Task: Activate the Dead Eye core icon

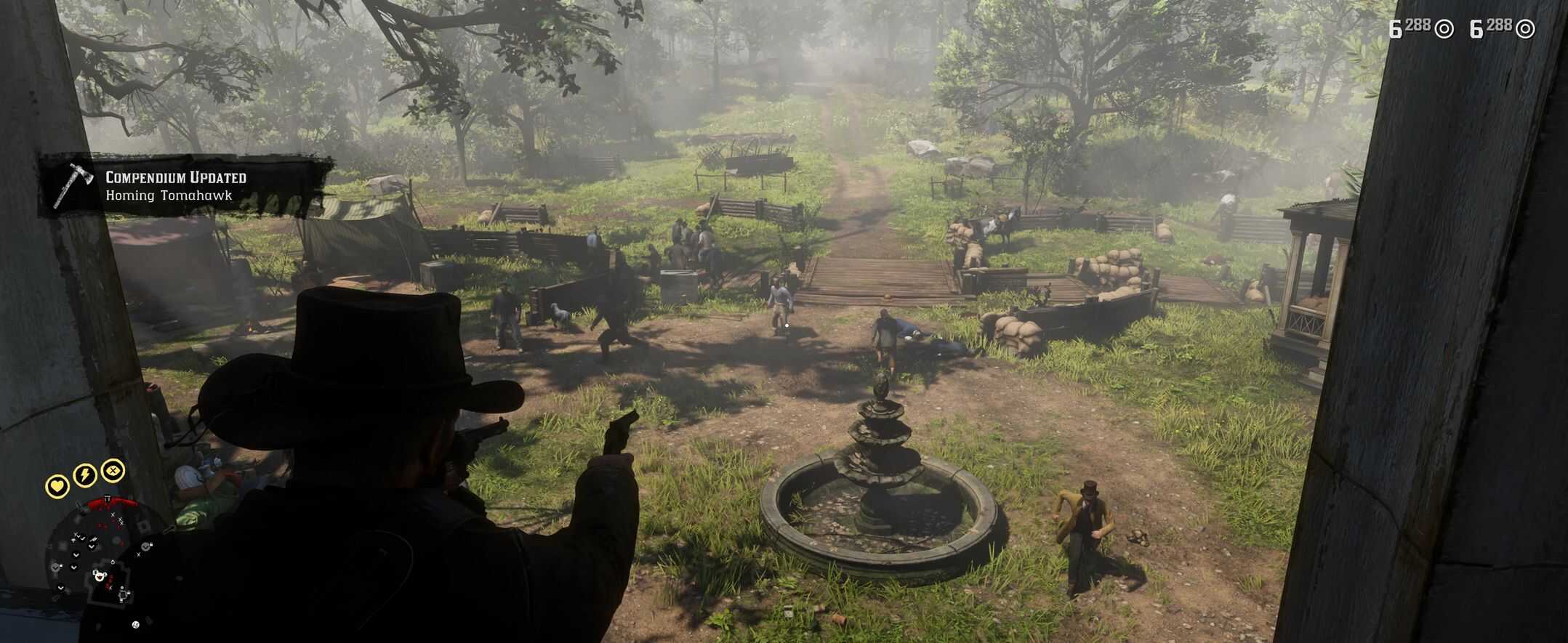Action: pyautogui.click(x=113, y=470)
